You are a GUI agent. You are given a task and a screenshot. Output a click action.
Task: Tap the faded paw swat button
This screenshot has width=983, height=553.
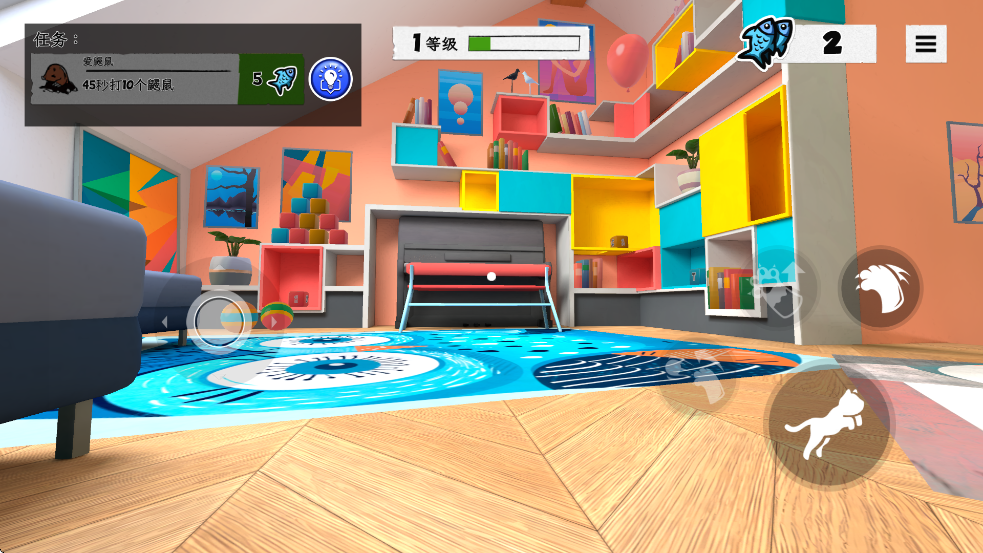coord(700,376)
